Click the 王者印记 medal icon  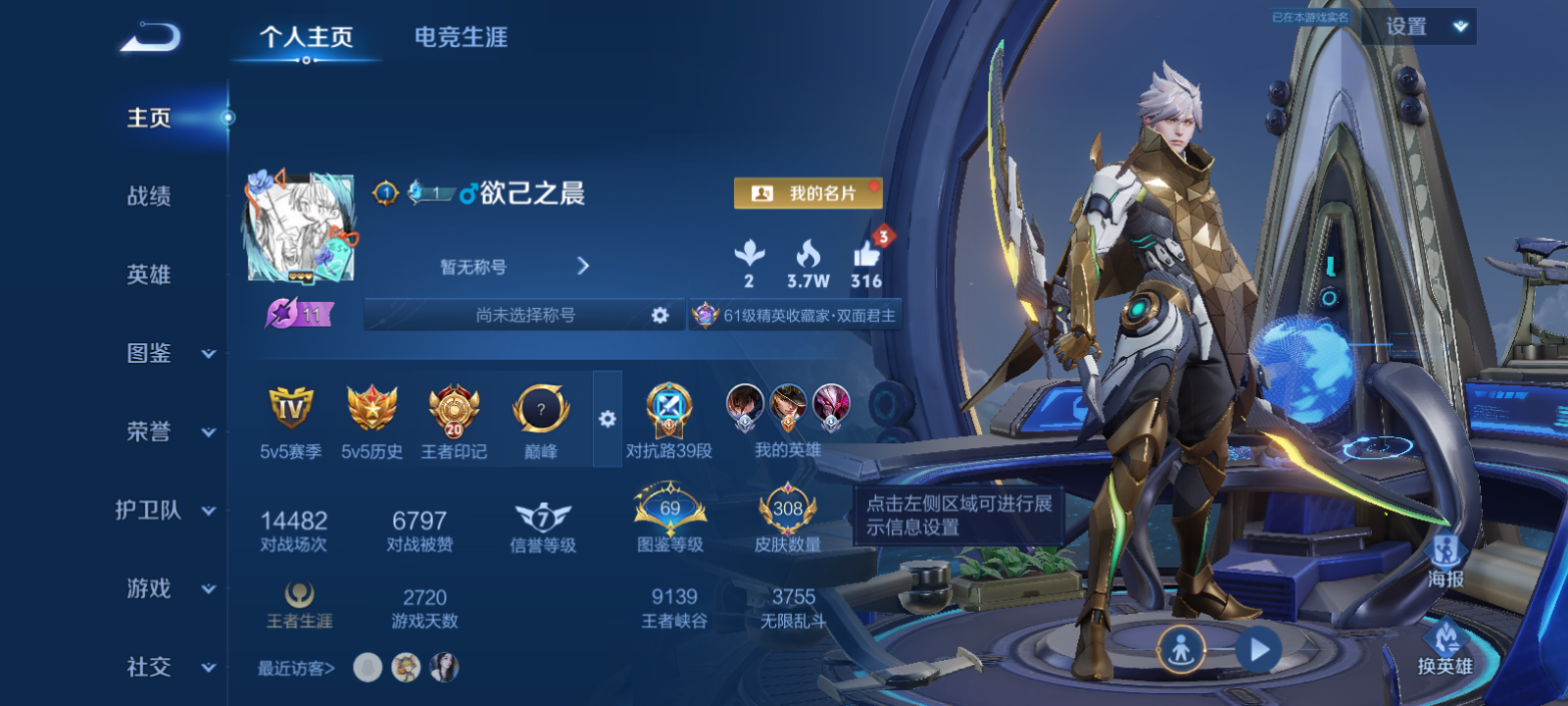click(453, 410)
